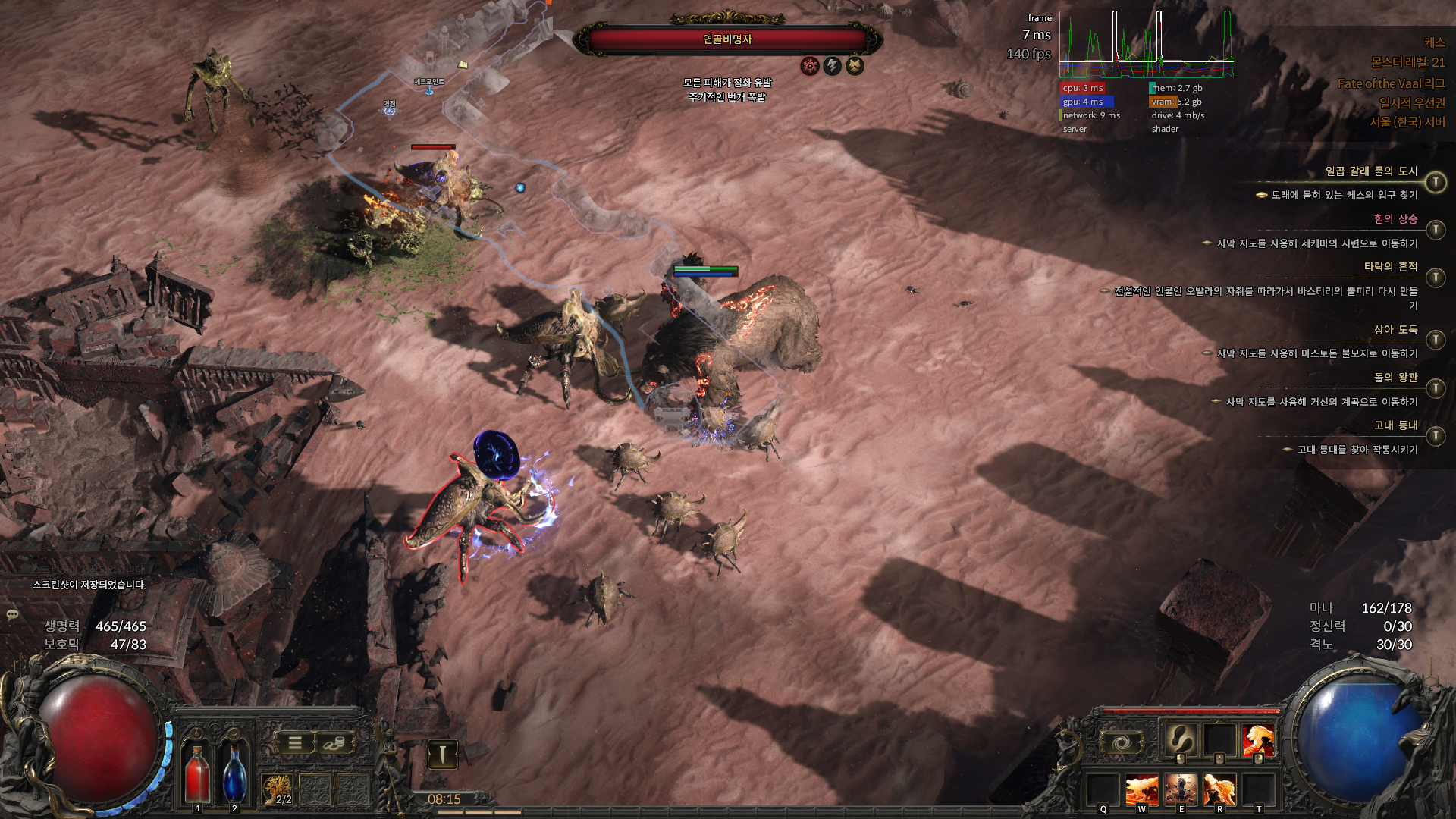Click the nail icon button above the timer

(443, 754)
